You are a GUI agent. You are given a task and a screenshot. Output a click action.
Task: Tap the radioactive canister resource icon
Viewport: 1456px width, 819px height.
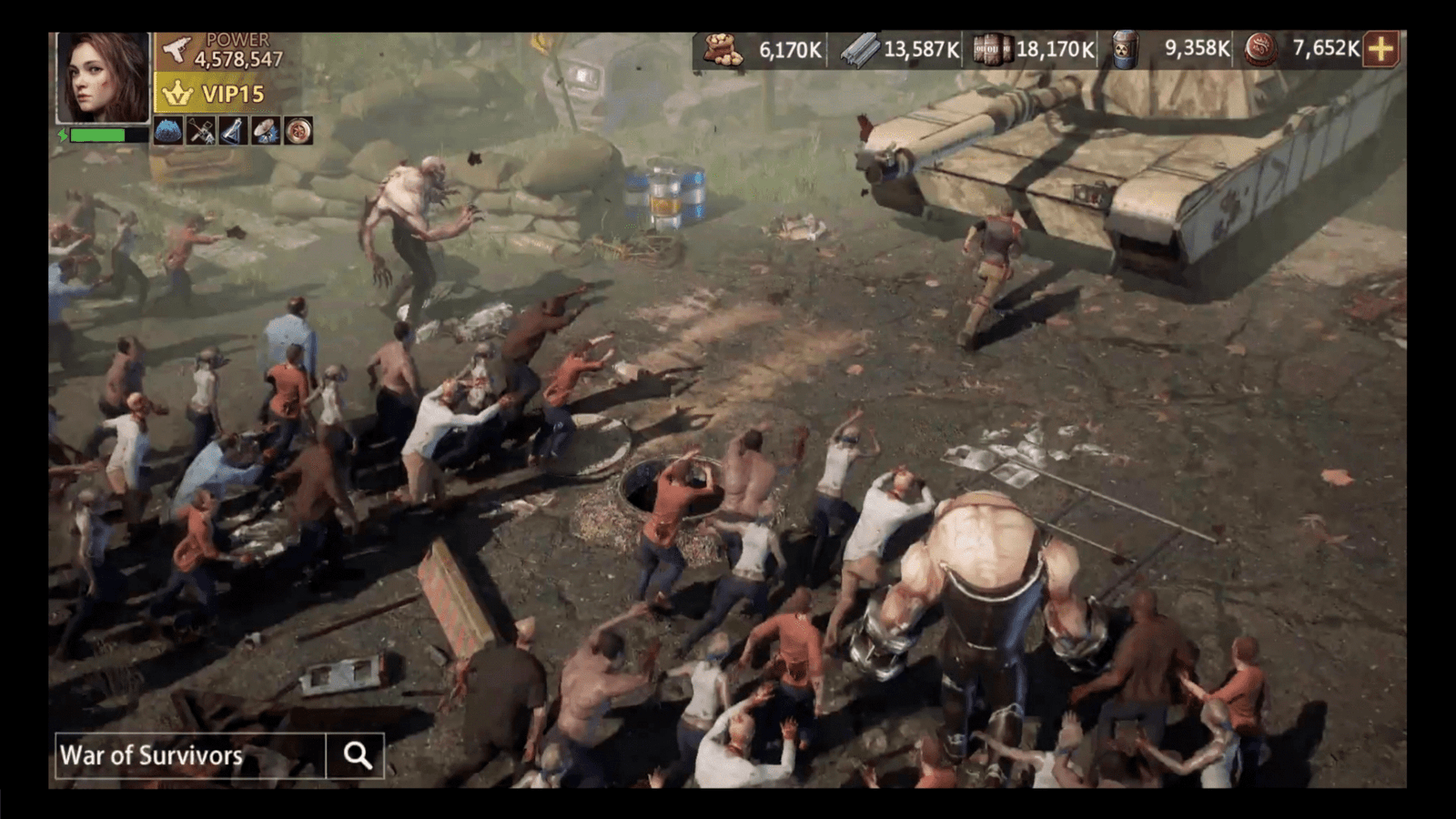pos(1126,49)
